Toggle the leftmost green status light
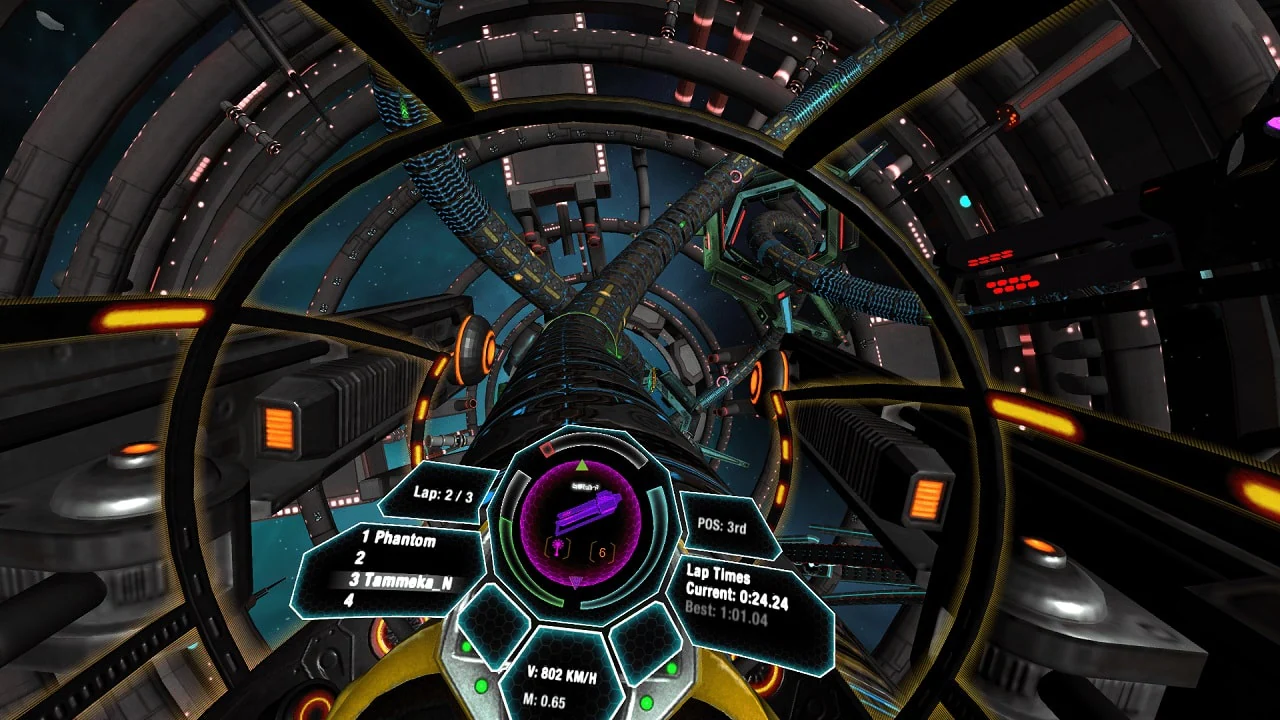The width and height of the screenshot is (1280, 720). point(466,647)
